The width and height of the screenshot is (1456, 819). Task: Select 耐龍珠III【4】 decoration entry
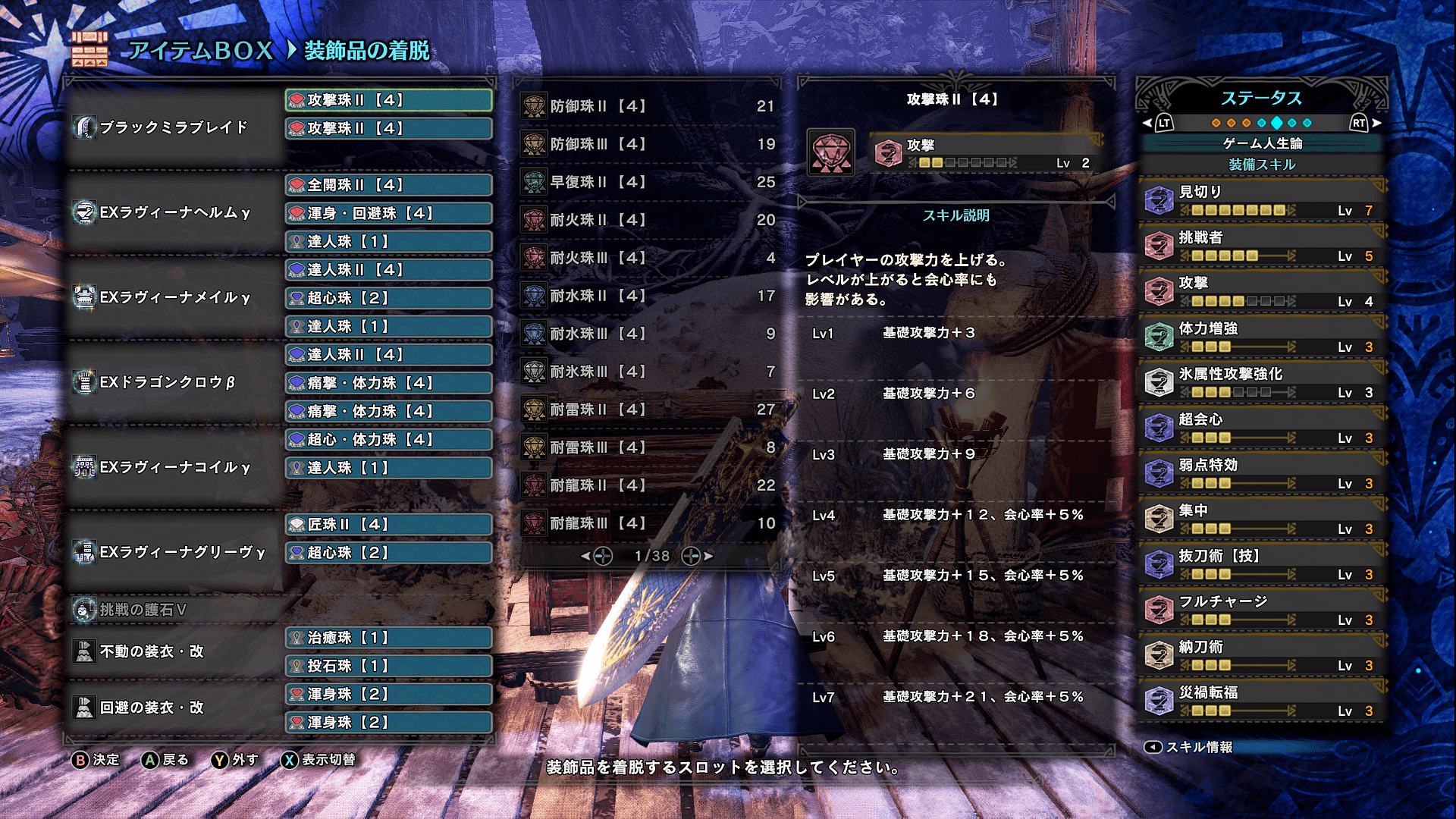pyautogui.click(x=648, y=523)
